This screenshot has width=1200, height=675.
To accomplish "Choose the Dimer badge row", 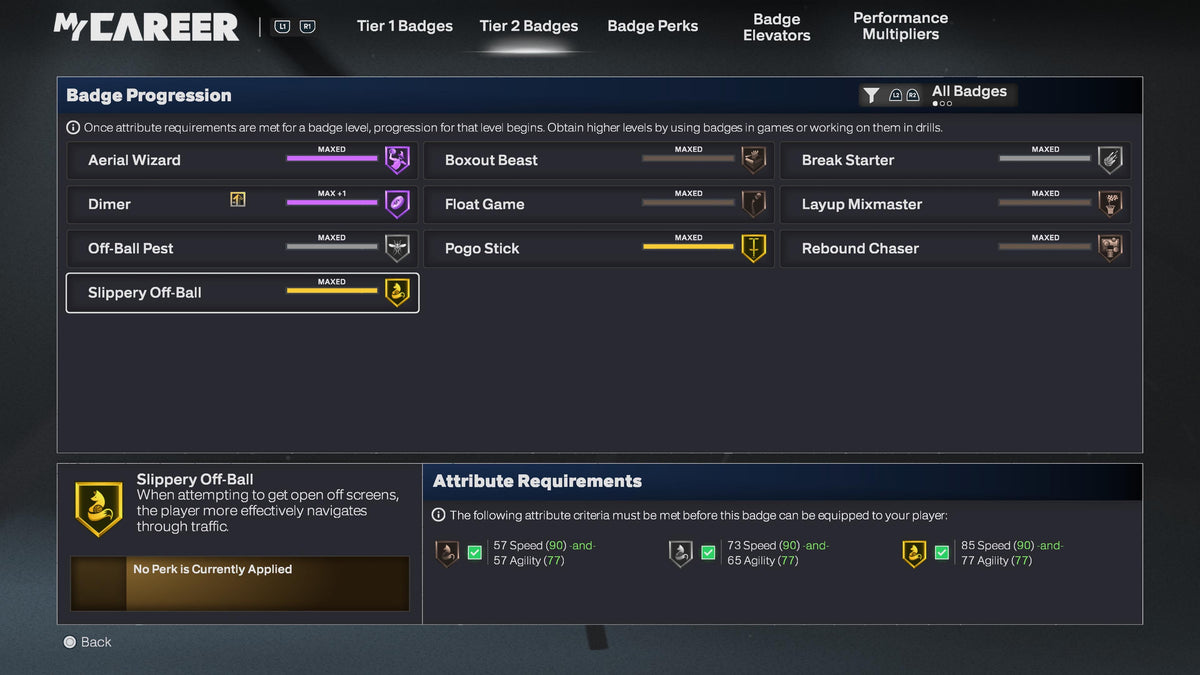I will point(242,204).
